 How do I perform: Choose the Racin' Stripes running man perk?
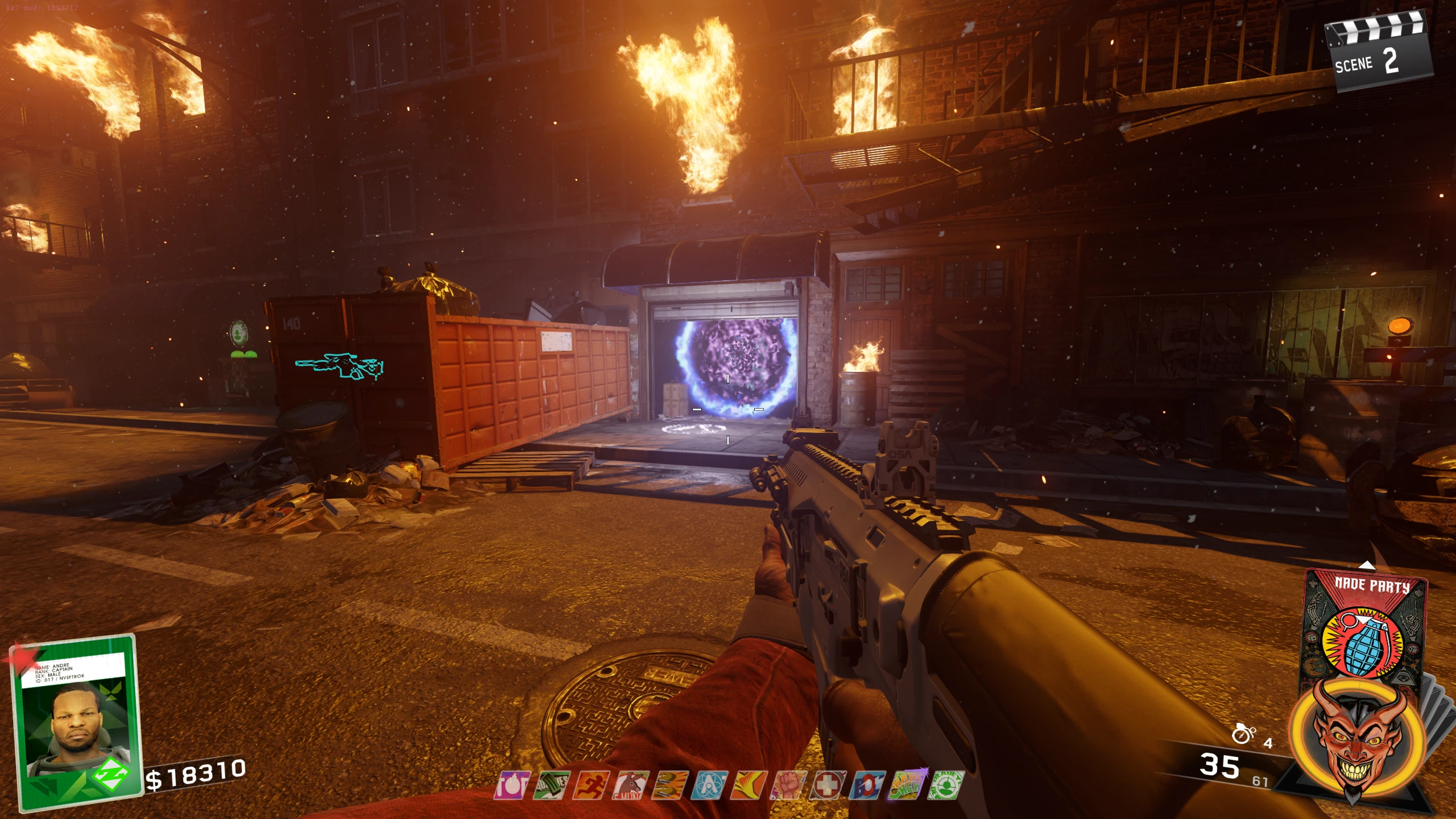point(591,785)
